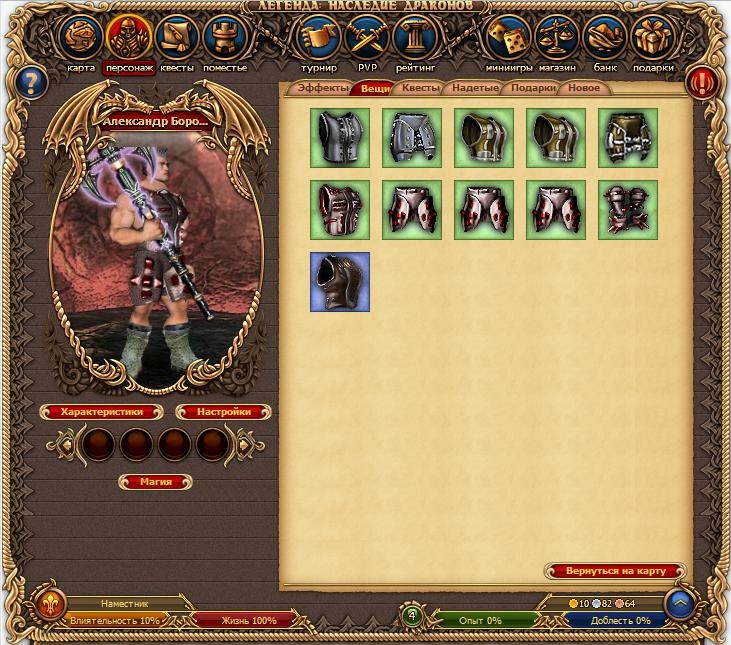Open the Магия magic button

(x=155, y=482)
